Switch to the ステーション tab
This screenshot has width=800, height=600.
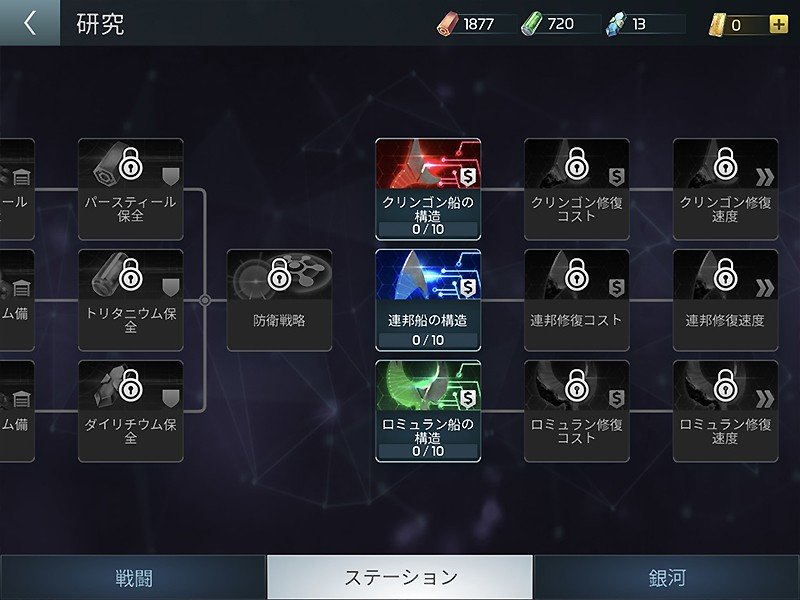point(400,578)
